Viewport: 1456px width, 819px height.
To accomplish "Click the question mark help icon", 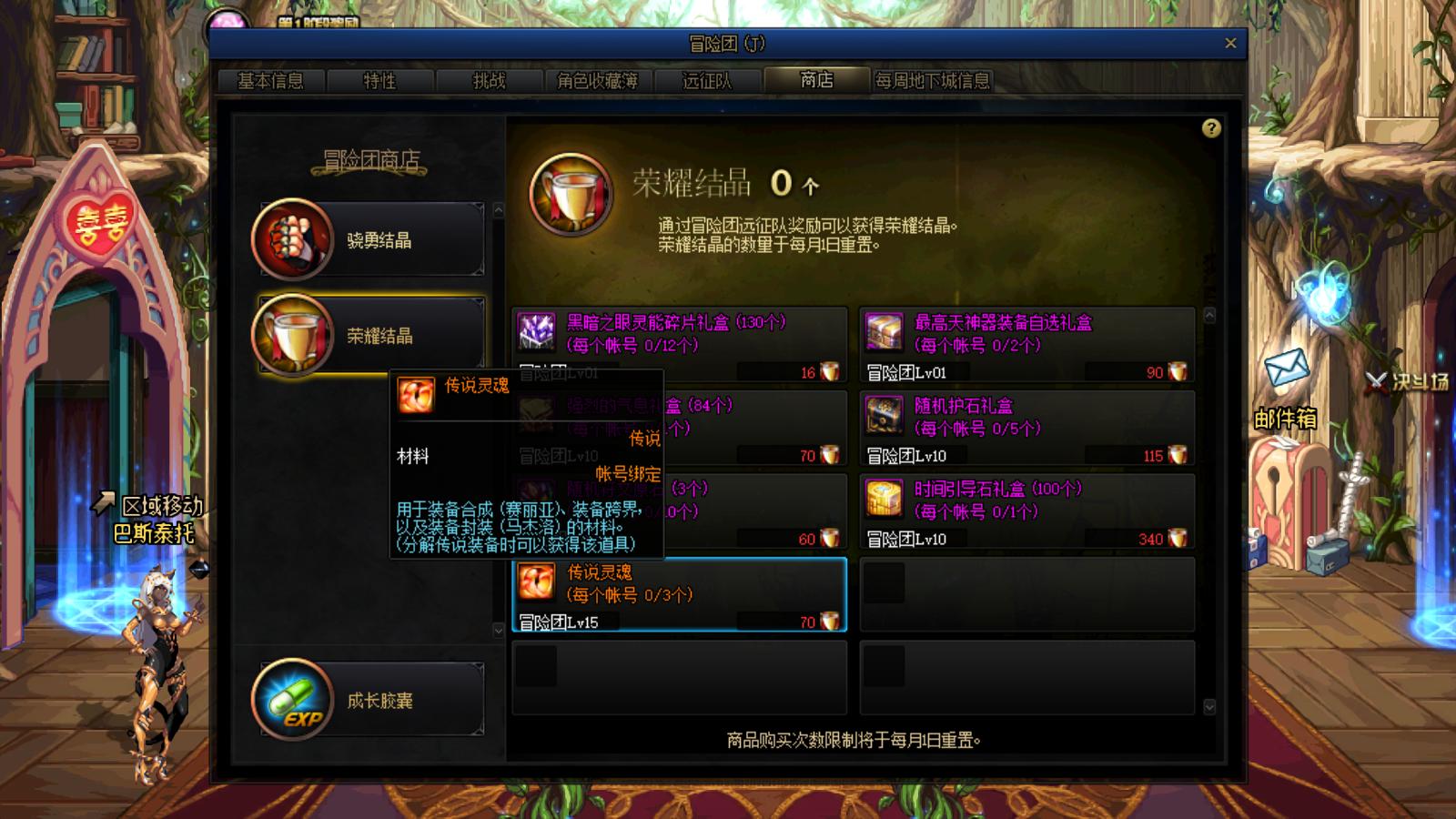I will pyautogui.click(x=1210, y=127).
